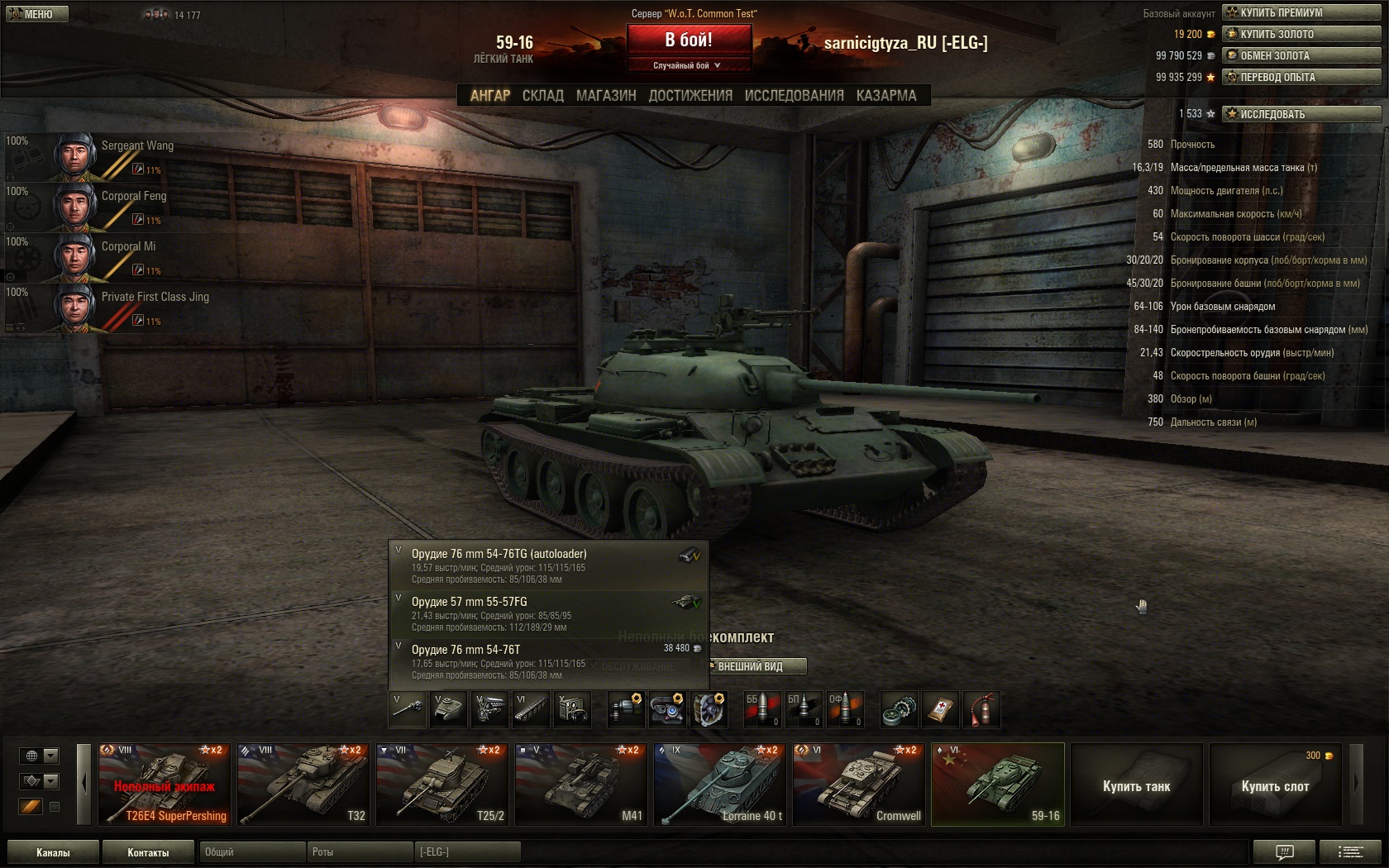This screenshot has height=868, width=1389.
Task: Open ПЕРЕВОД ОПЫТА
Action: tap(1301, 77)
